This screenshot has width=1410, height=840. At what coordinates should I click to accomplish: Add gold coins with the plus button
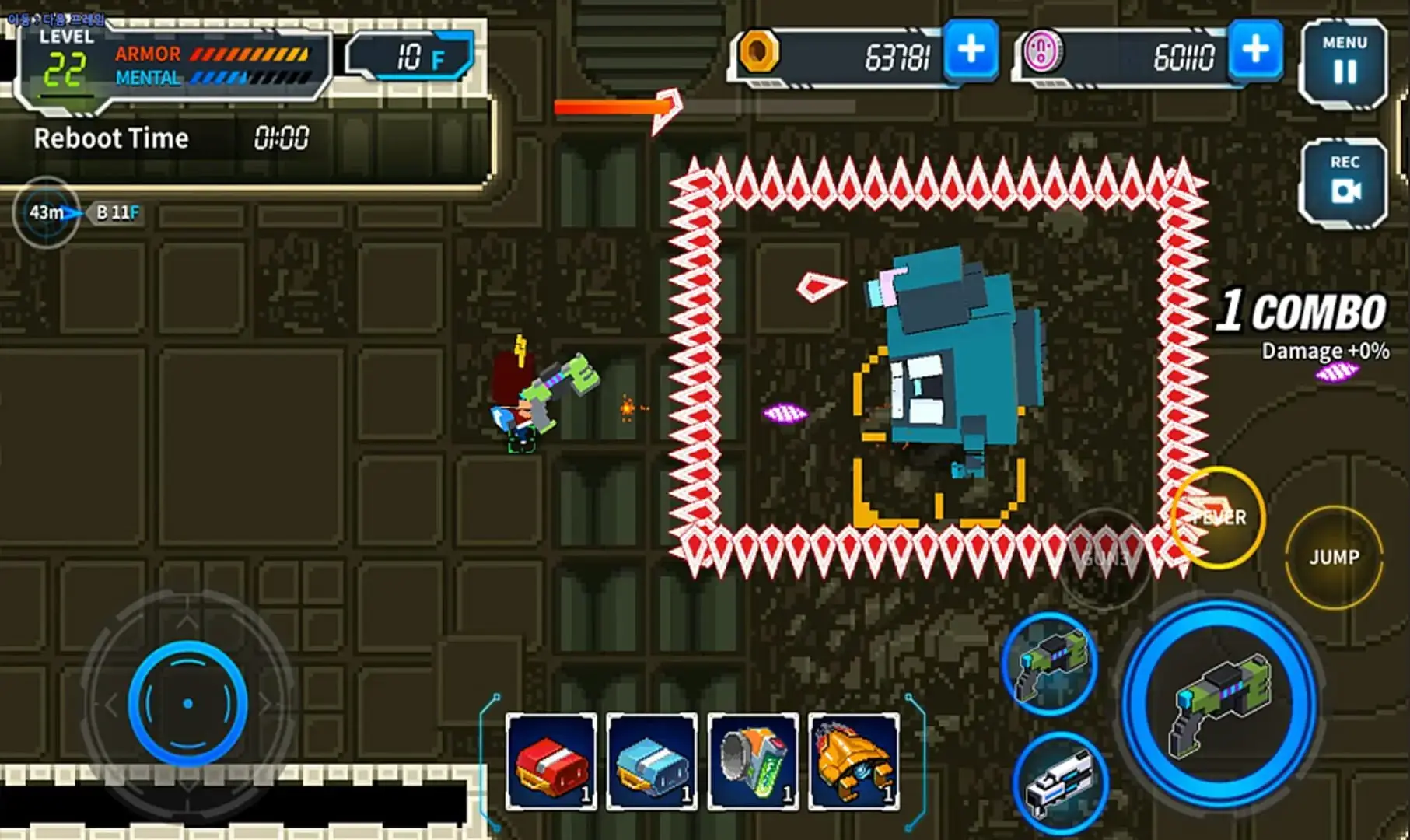(971, 51)
